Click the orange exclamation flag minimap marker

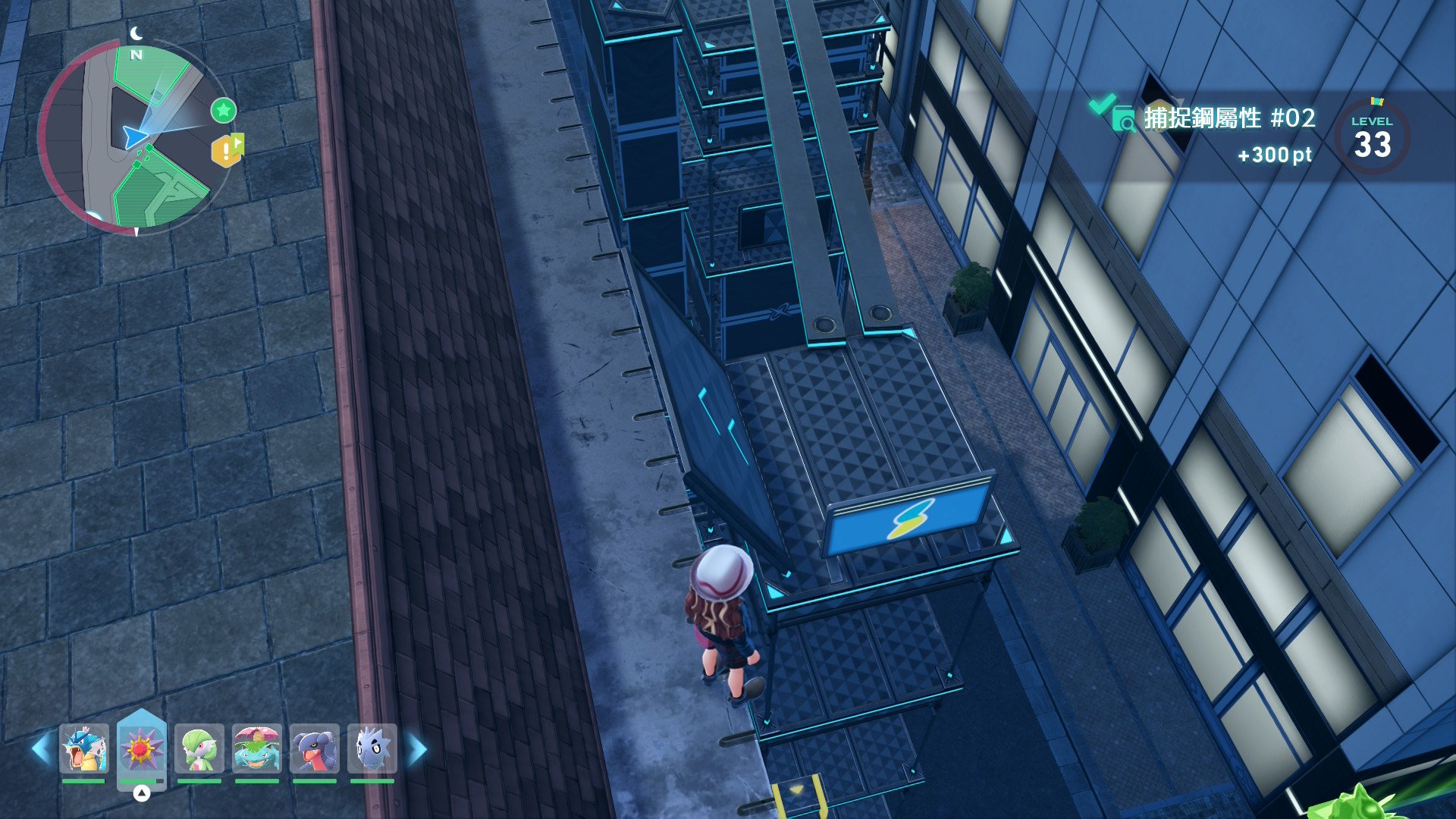point(227,151)
